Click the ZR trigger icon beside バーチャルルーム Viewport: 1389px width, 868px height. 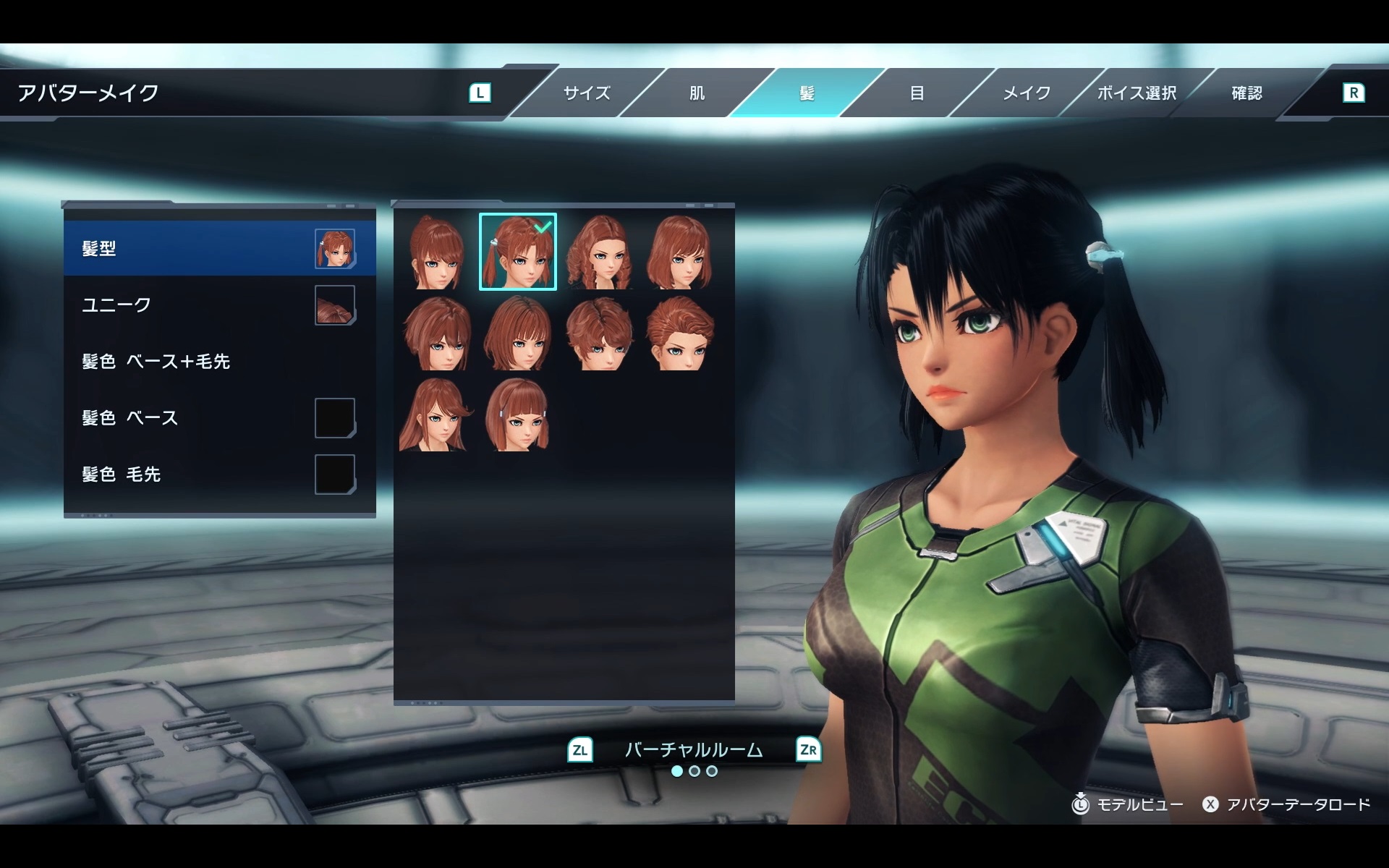click(810, 751)
